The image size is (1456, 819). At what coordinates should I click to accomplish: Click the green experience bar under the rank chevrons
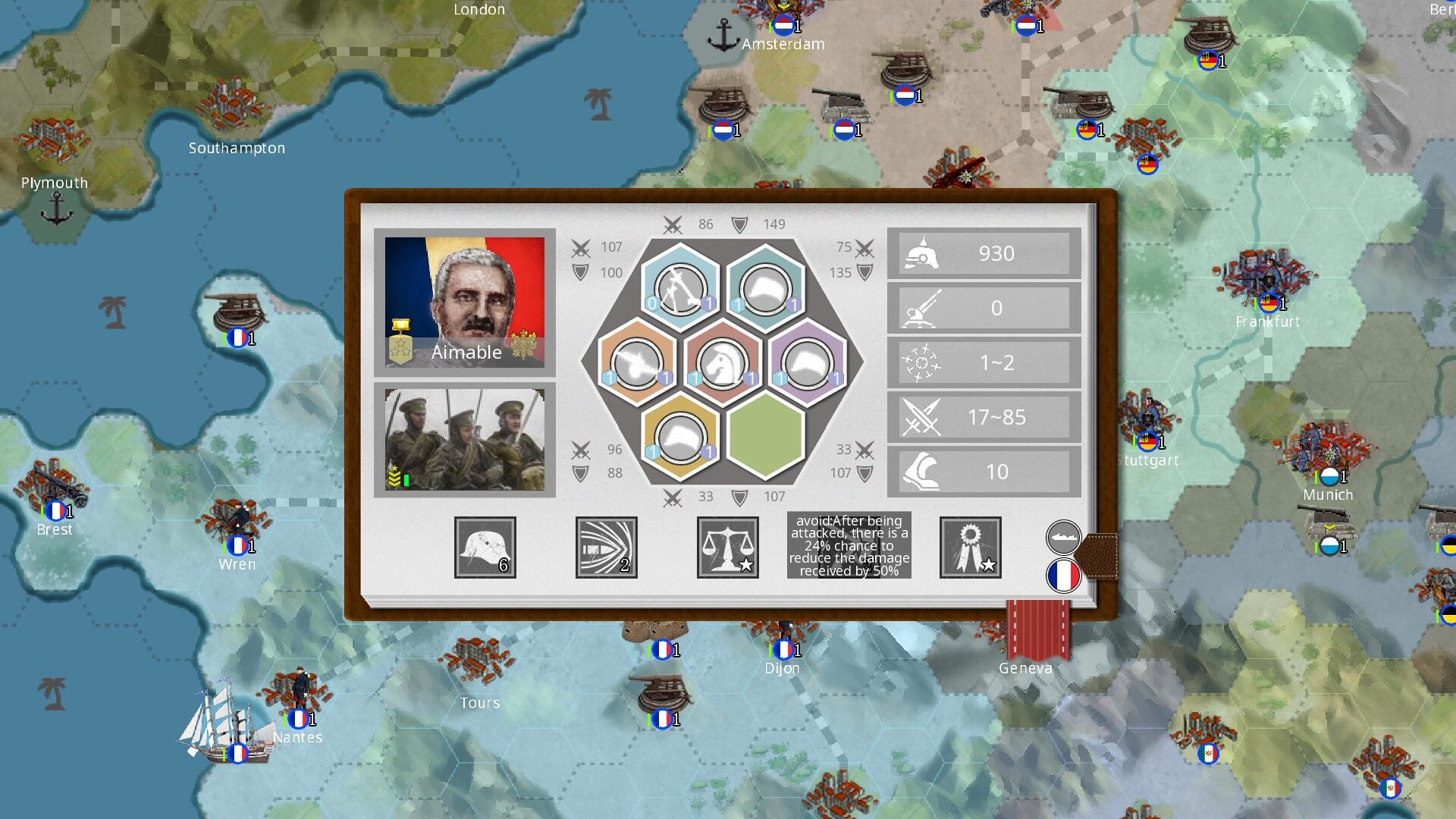pos(406,478)
